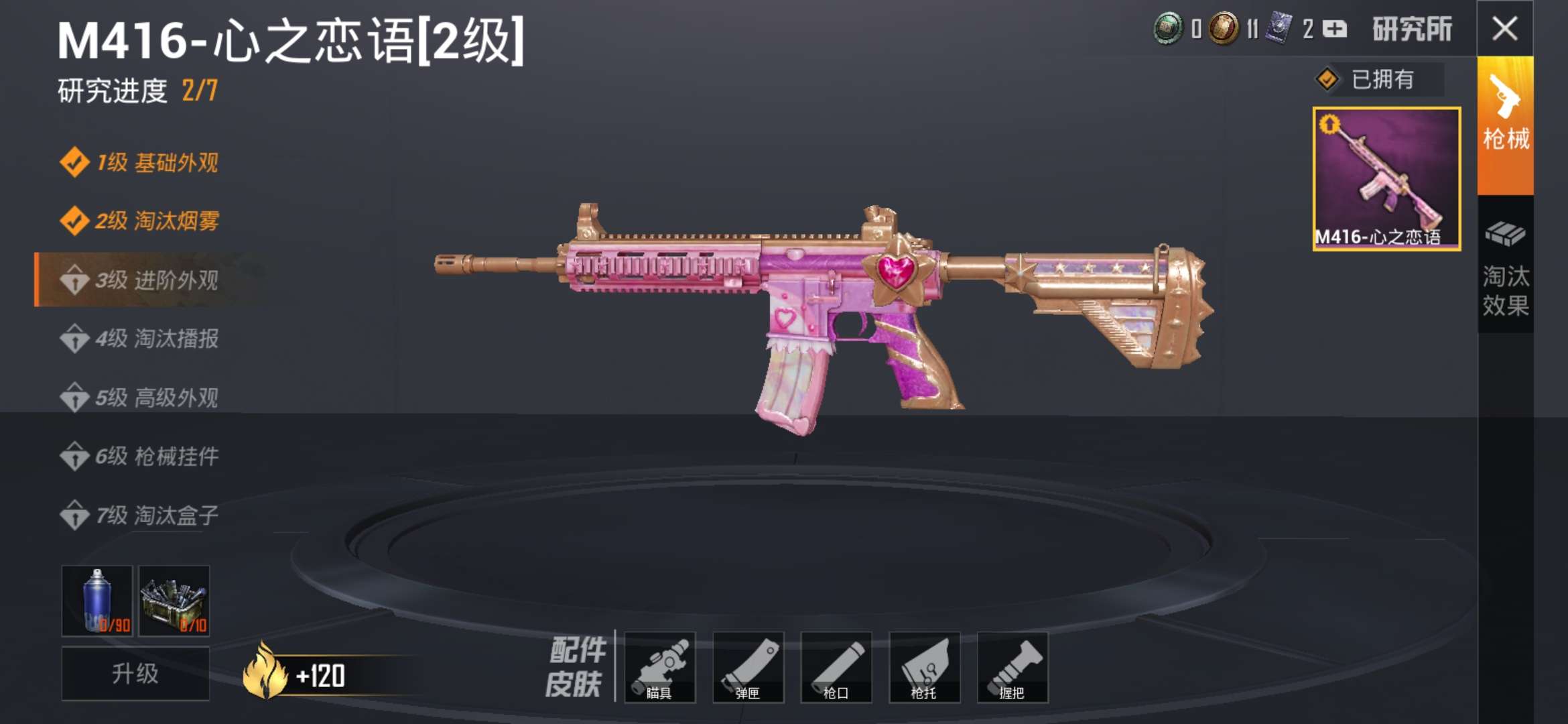Select the M416-心之恋语 weapon thumbnail
This screenshot has width=1568, height=724.
[1387, 178]
